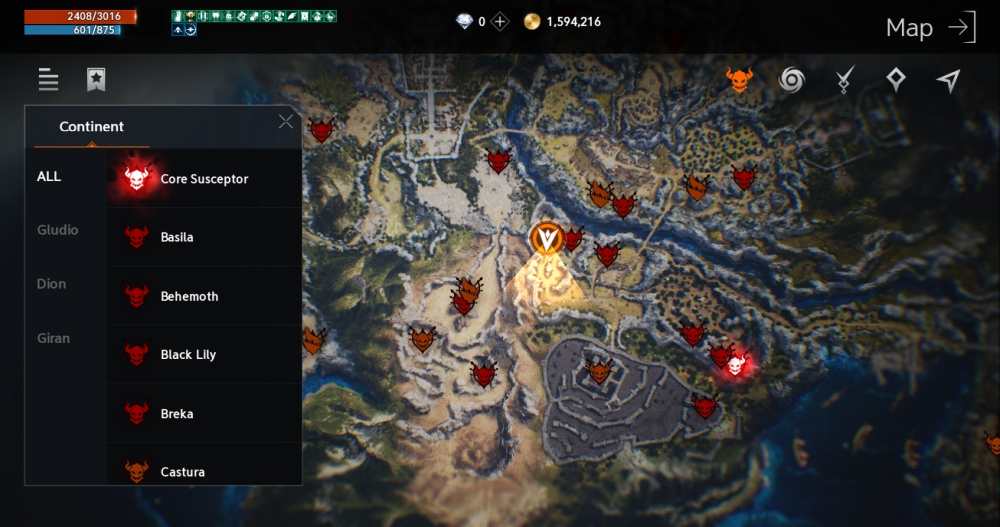Screen dimensions: 1000x527
Task: Center map with the arrow locator icon
Action: [x=948, y=81]
